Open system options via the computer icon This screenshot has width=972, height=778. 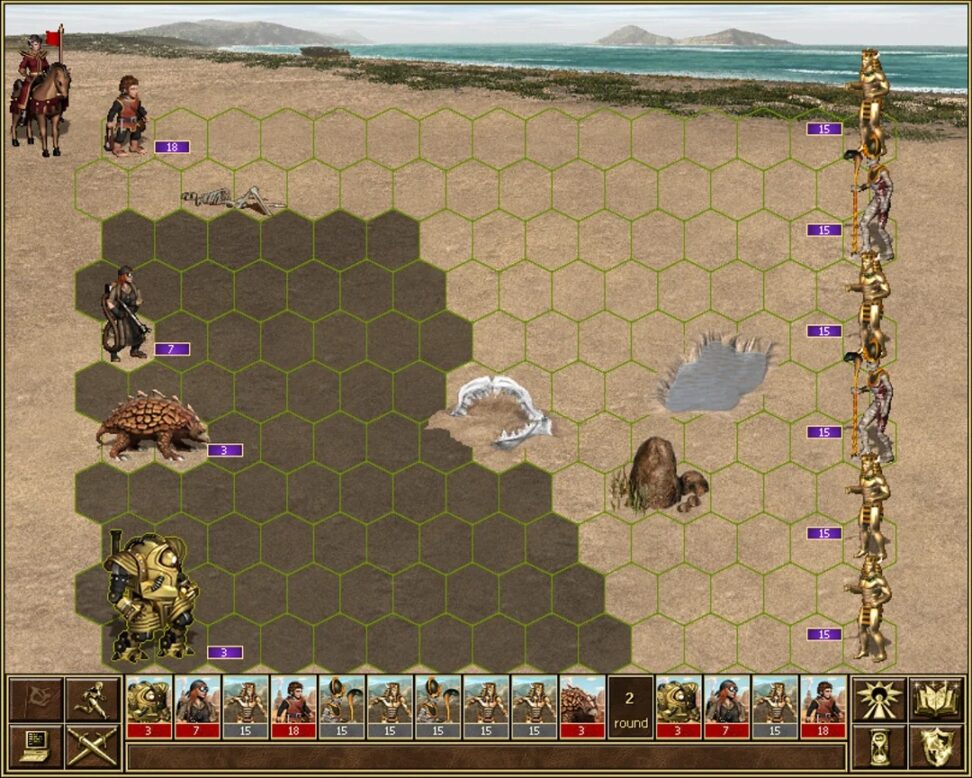pos(36,746)
